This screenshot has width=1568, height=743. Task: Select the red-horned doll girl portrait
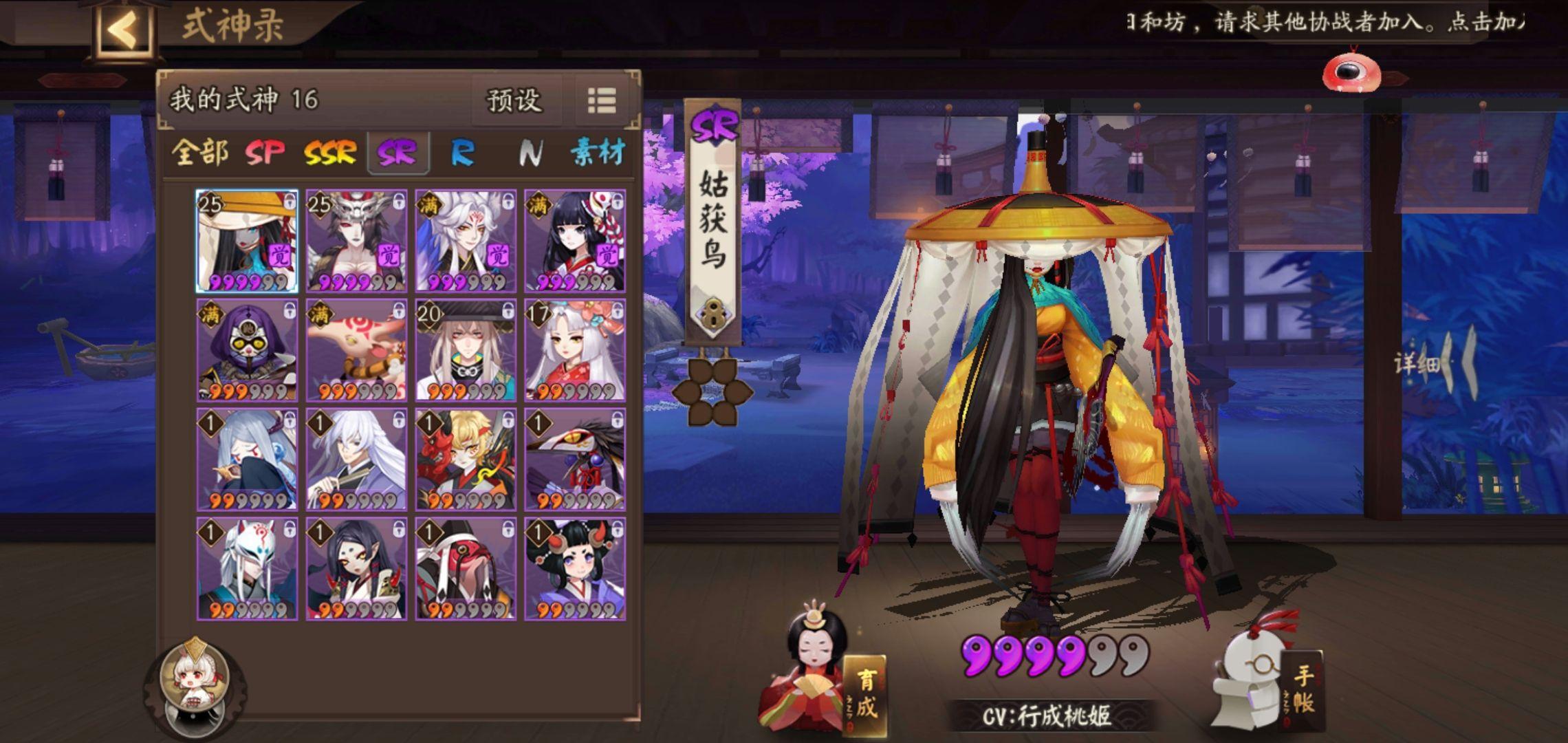(x=575, y=569)
